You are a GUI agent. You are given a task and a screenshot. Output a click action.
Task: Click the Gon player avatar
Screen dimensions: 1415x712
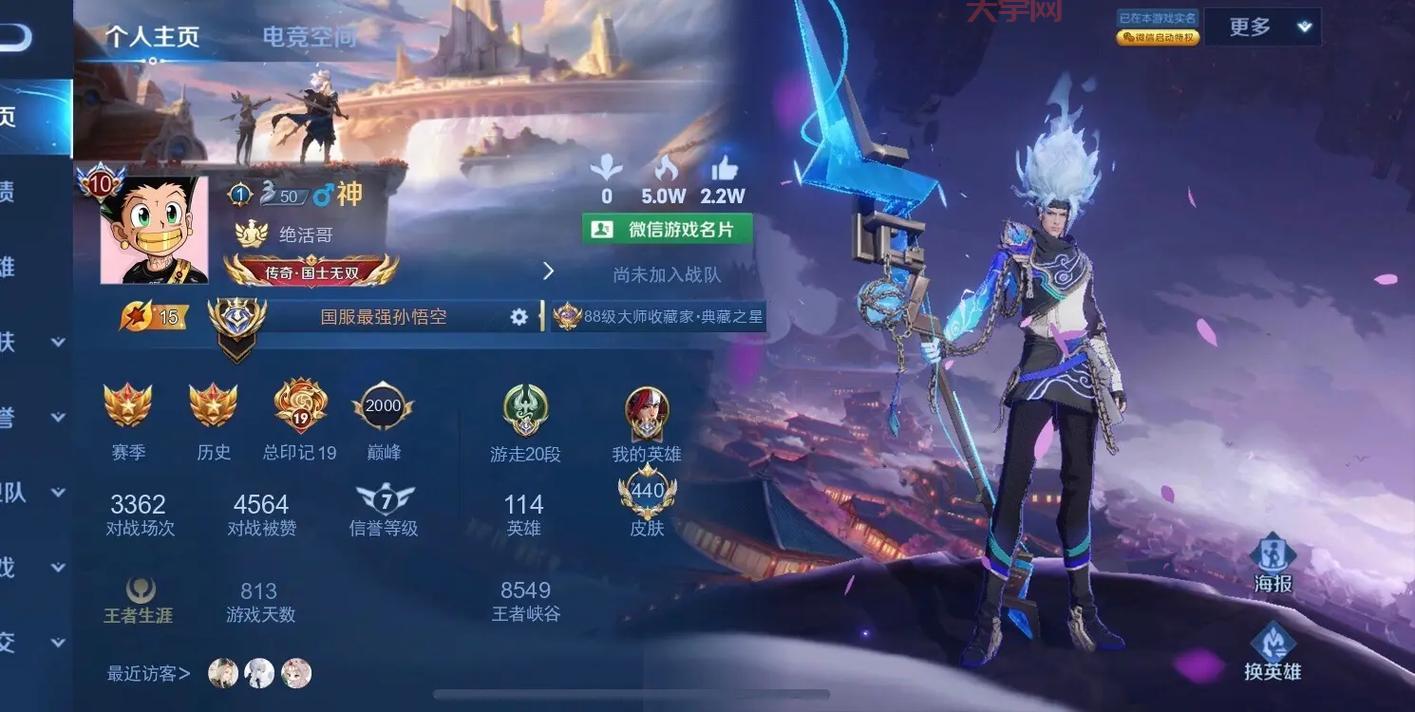tap(154, 230)
